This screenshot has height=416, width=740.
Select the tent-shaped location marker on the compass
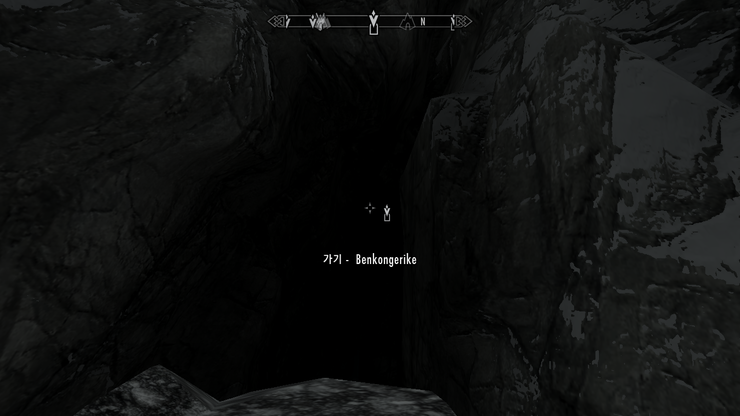click(407, 21)
